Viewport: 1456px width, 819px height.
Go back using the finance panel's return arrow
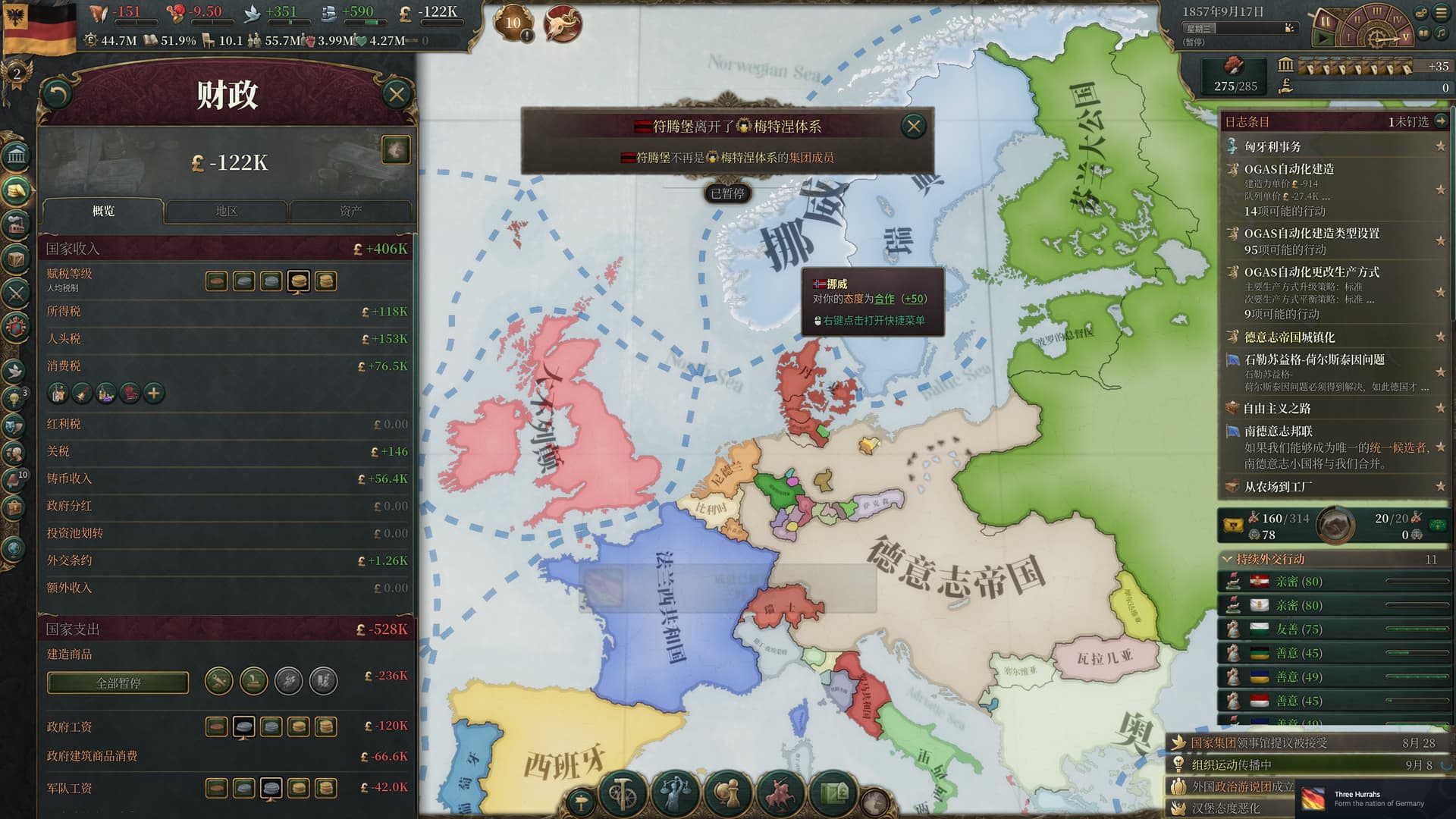click(58, 94)
